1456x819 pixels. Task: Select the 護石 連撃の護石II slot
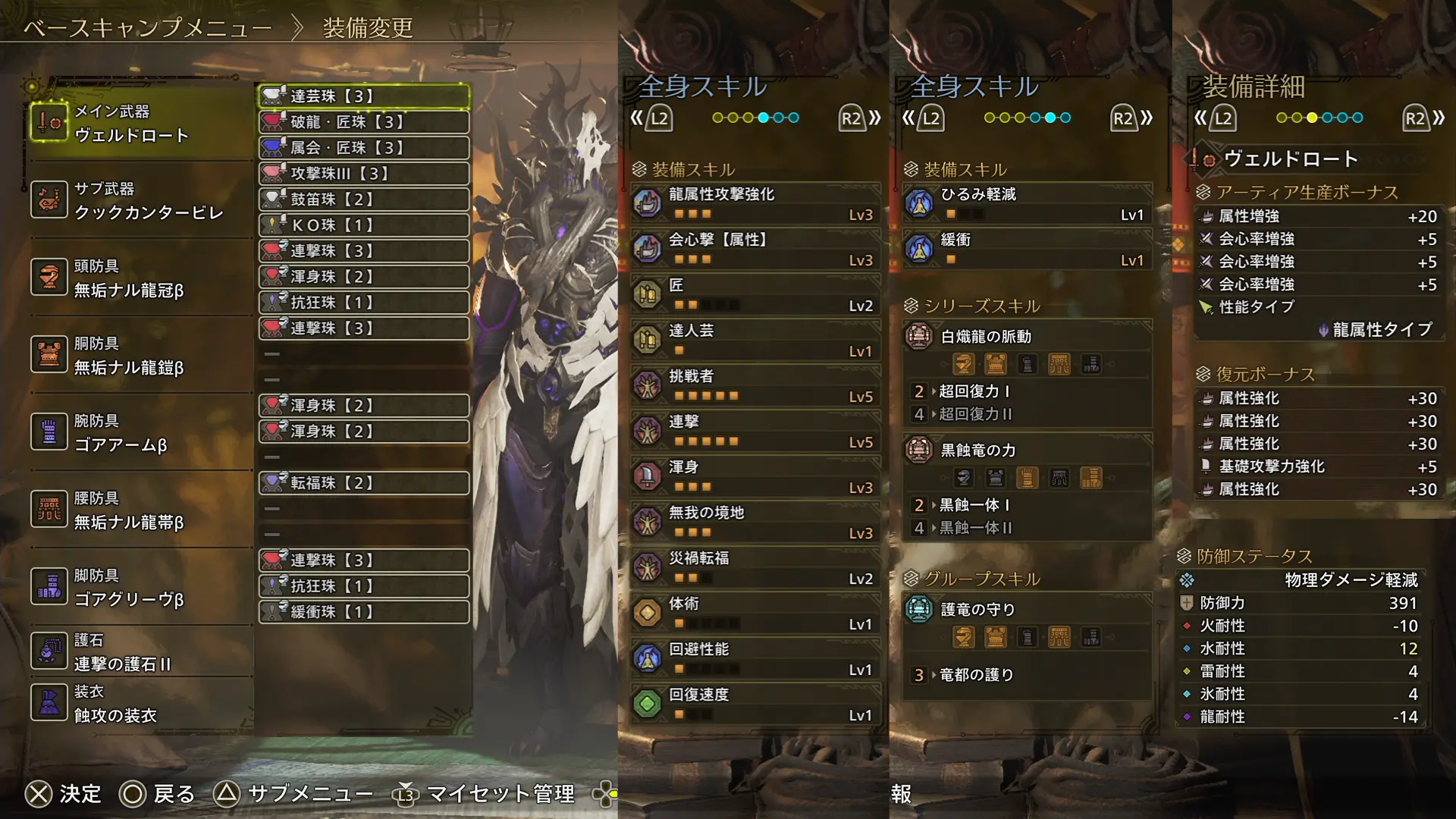[x=140, y=651]
